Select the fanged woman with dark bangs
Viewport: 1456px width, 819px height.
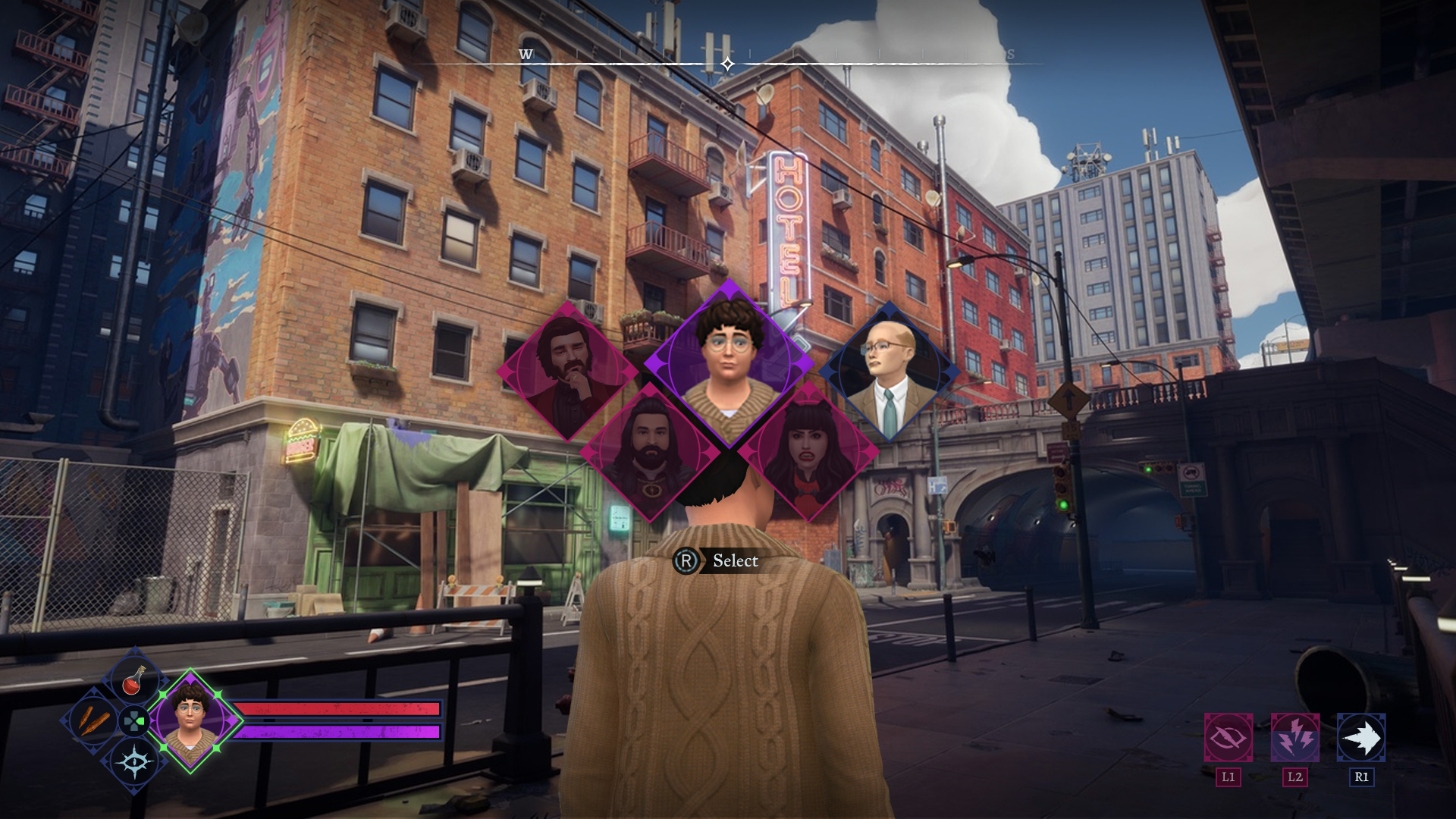point(808,453)
